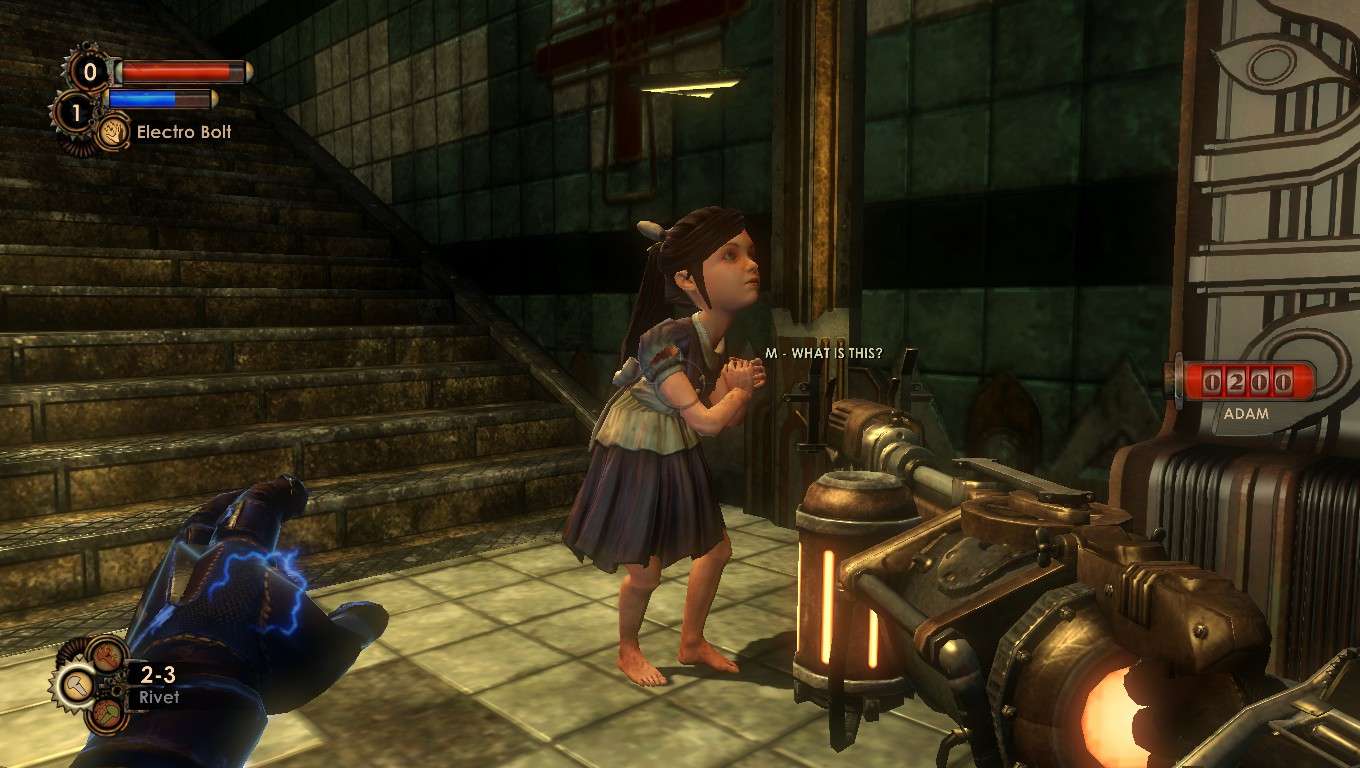Image resolution: width=1360 pixels, height=768 pixels.
Task: Click the first aid kit counter showing 0
Action: pyautogui.click(x=90, y=73)
